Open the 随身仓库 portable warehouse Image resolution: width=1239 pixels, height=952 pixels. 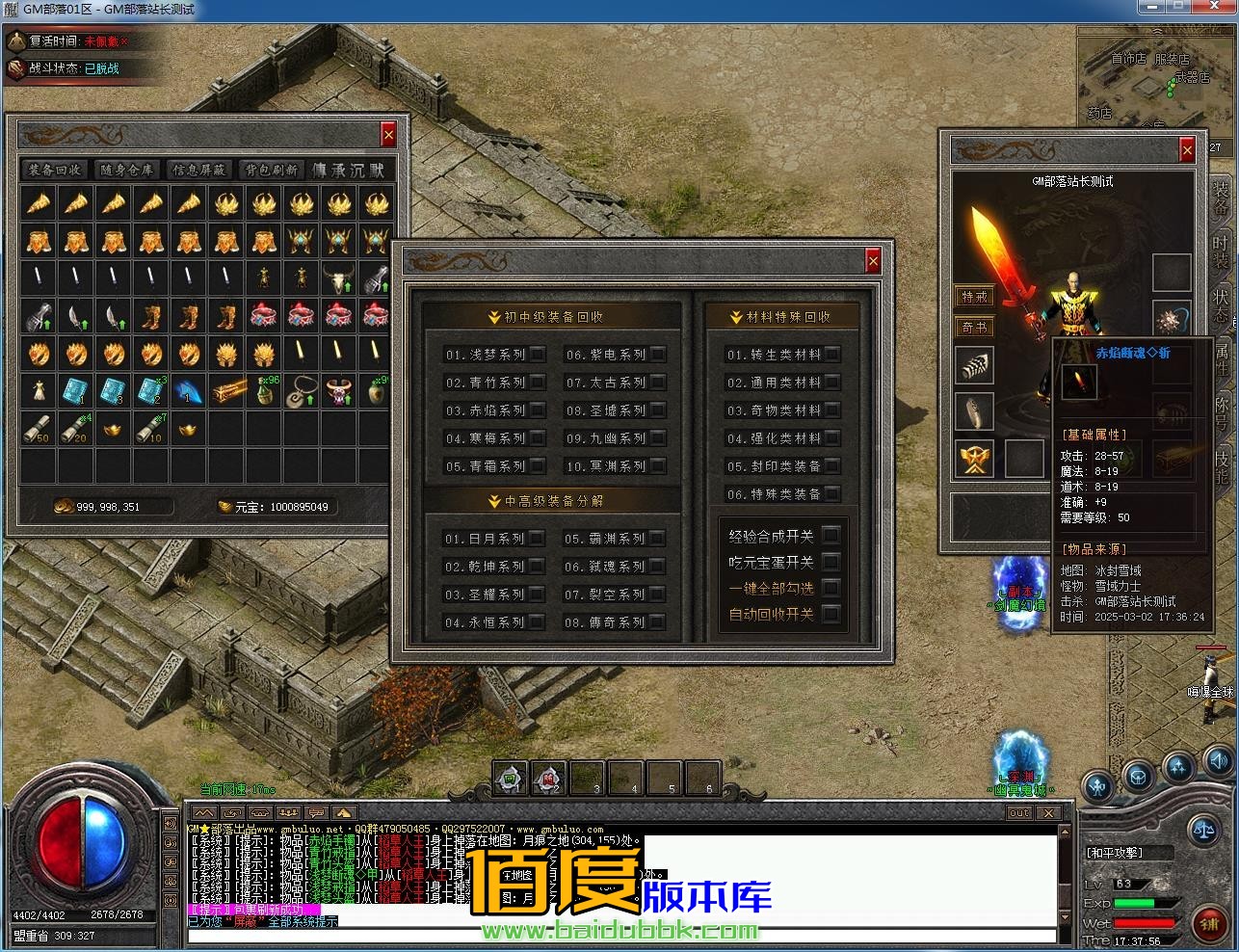point(126,170)
